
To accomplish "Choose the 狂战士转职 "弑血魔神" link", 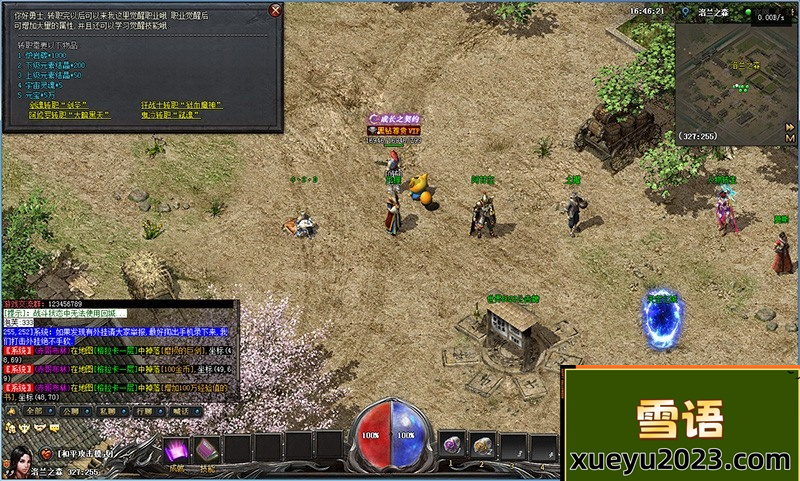I will coord(180,105).
